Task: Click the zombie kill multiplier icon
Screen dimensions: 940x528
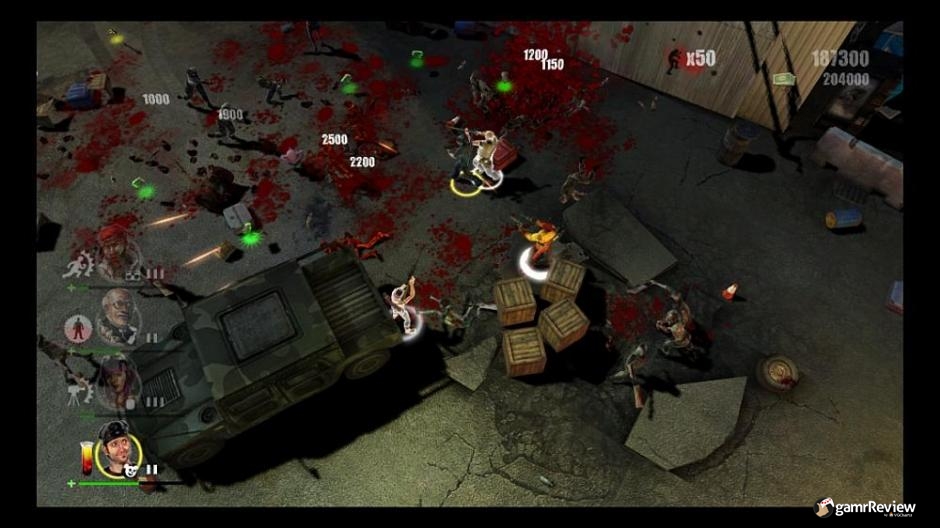Action: 675,60
